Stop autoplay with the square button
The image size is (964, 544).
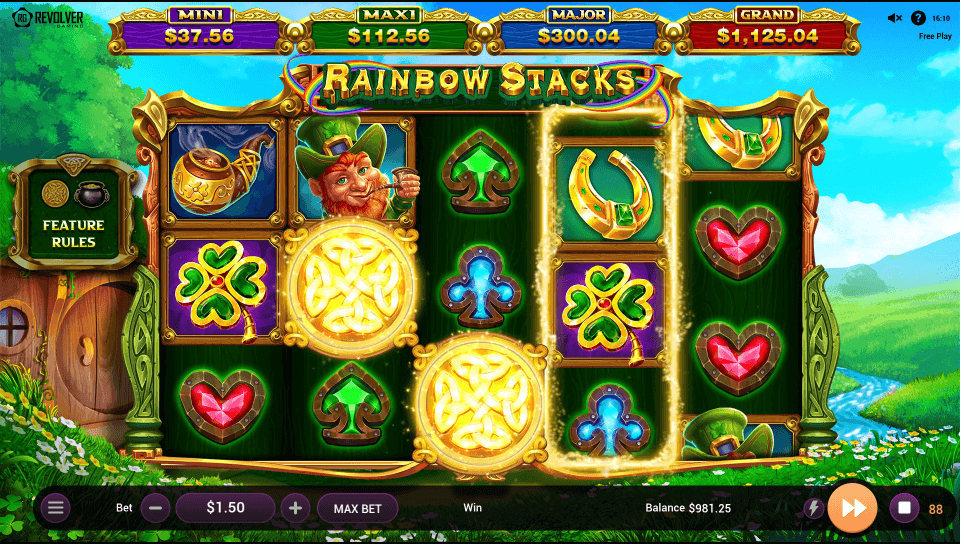[904, 508]
